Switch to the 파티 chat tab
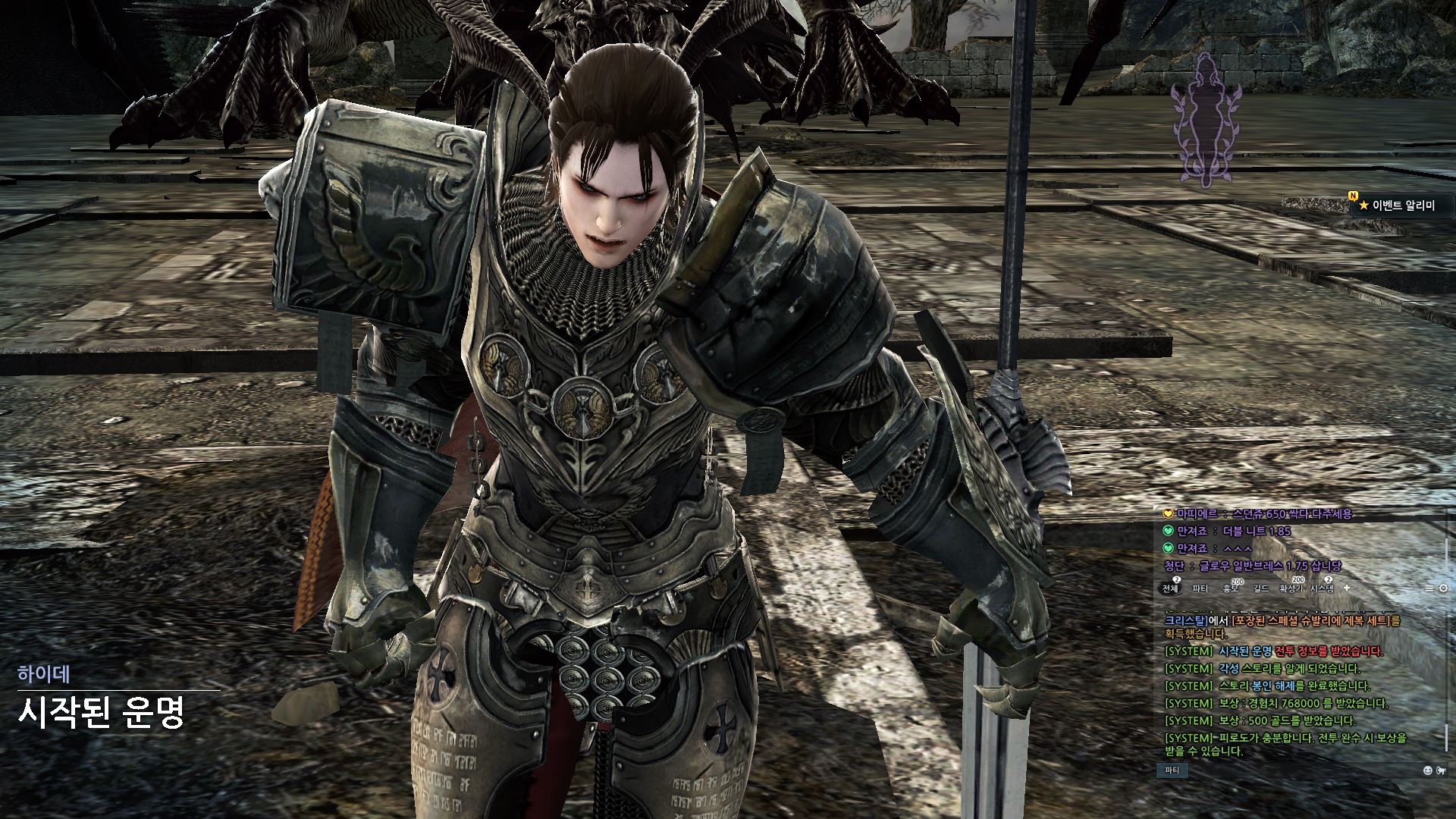The height and width of the screenshot is (819, 1456). (1200, 588)
